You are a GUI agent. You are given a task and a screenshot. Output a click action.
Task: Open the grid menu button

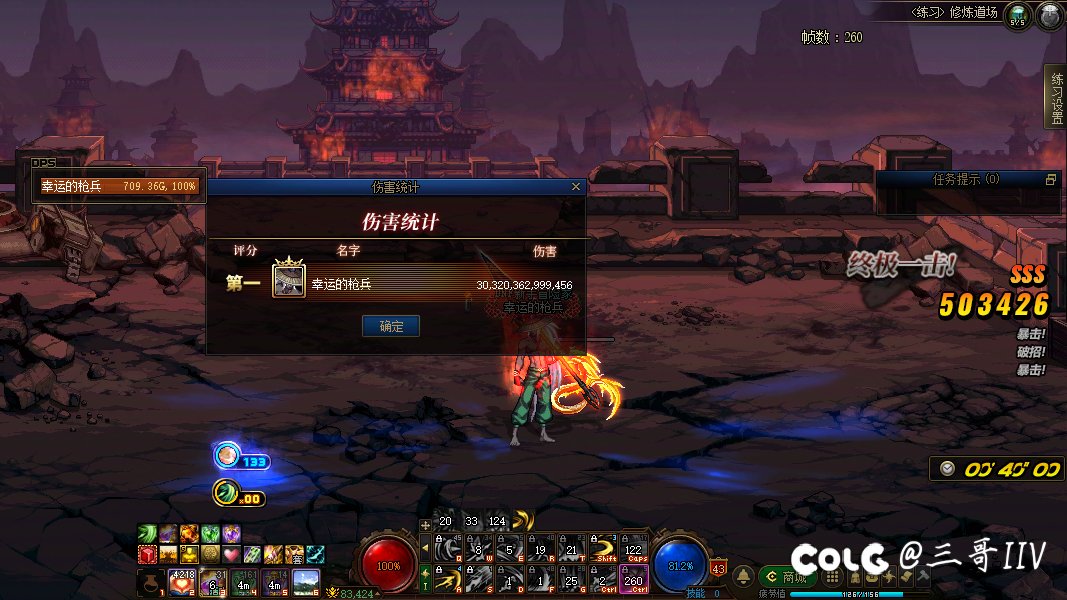pyautogui.click(x=831, y=578)
